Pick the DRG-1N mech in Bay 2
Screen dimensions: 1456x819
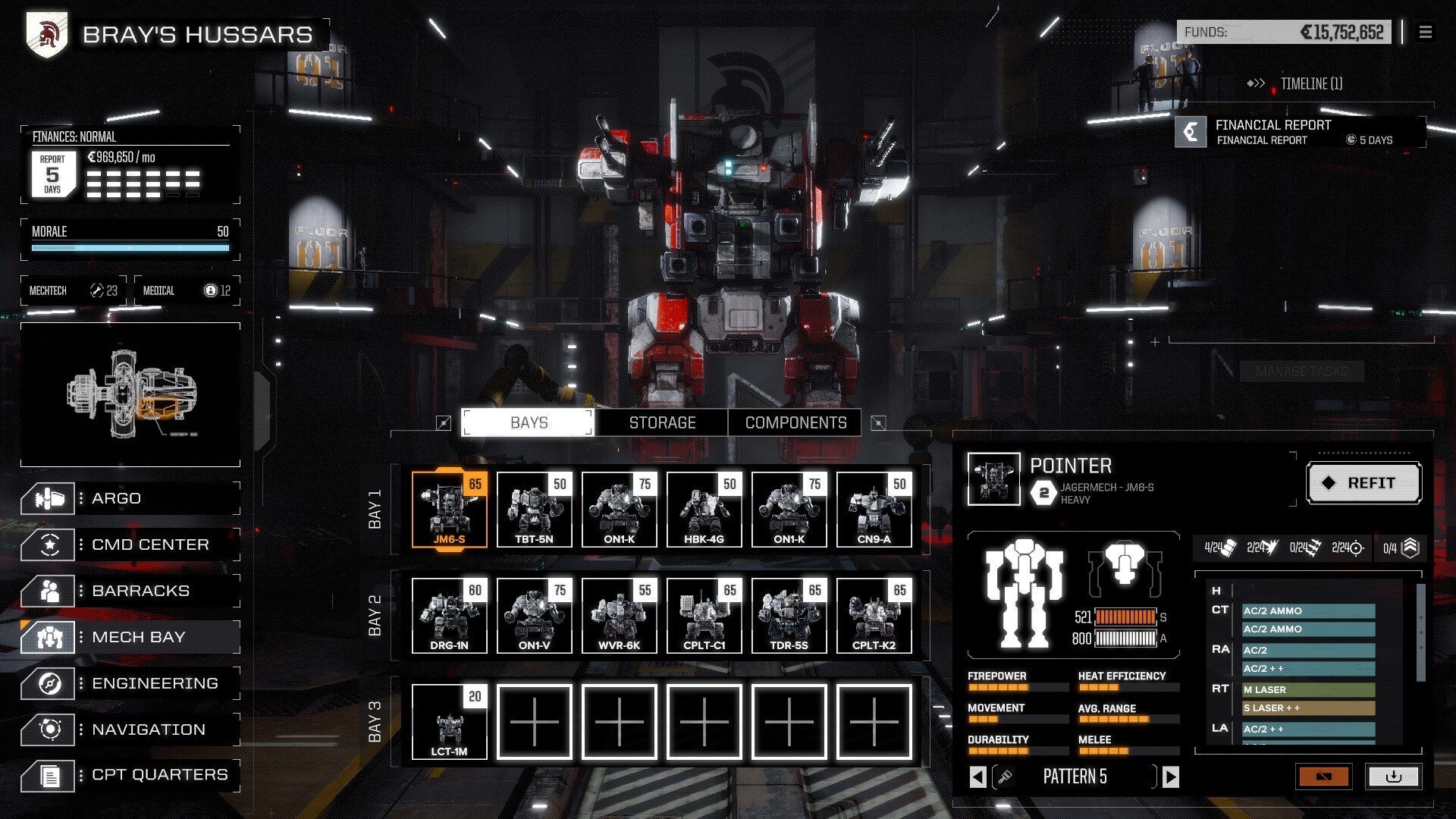point(450,614)
